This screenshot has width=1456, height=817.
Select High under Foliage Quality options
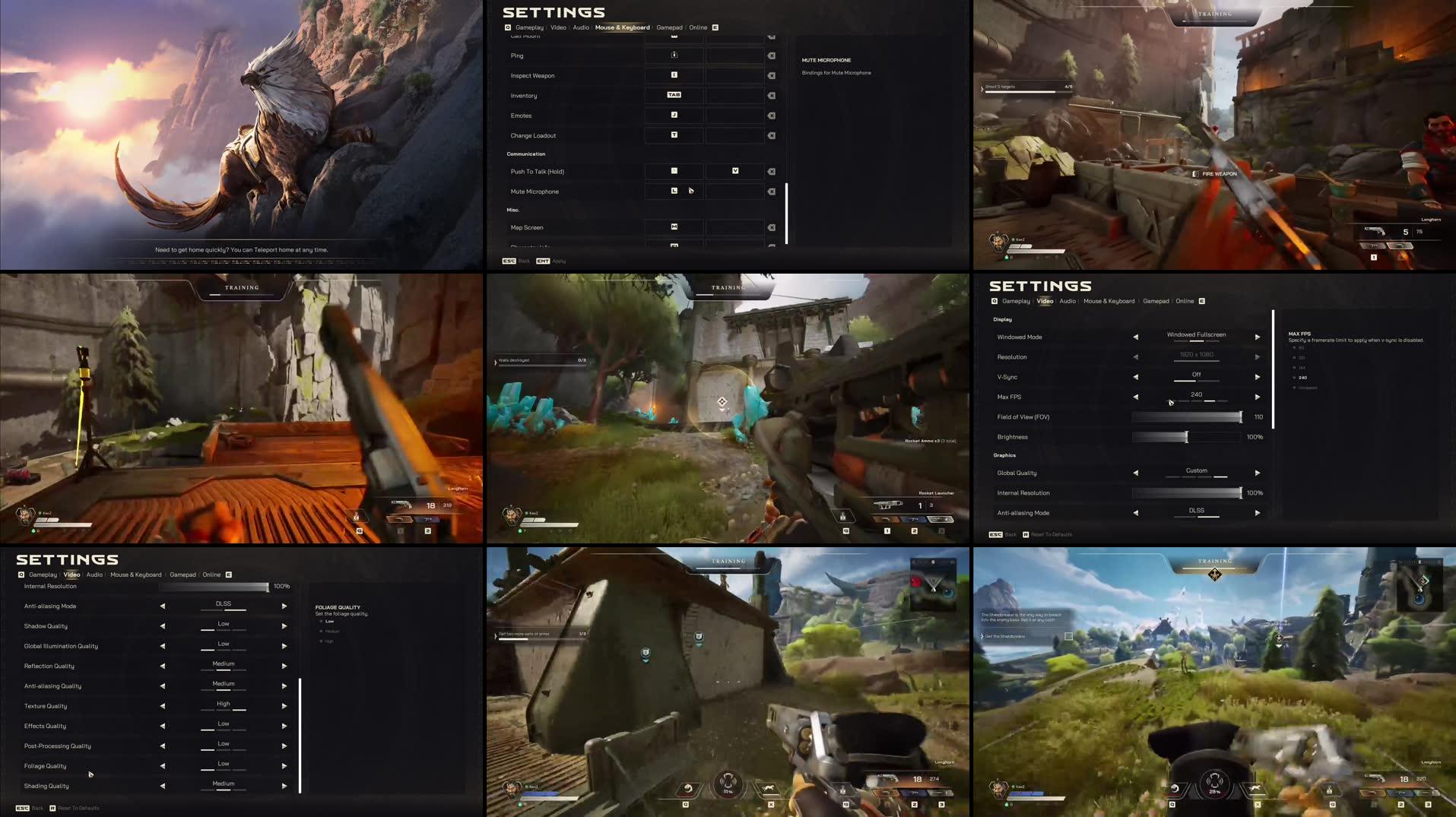coord(328,641)
